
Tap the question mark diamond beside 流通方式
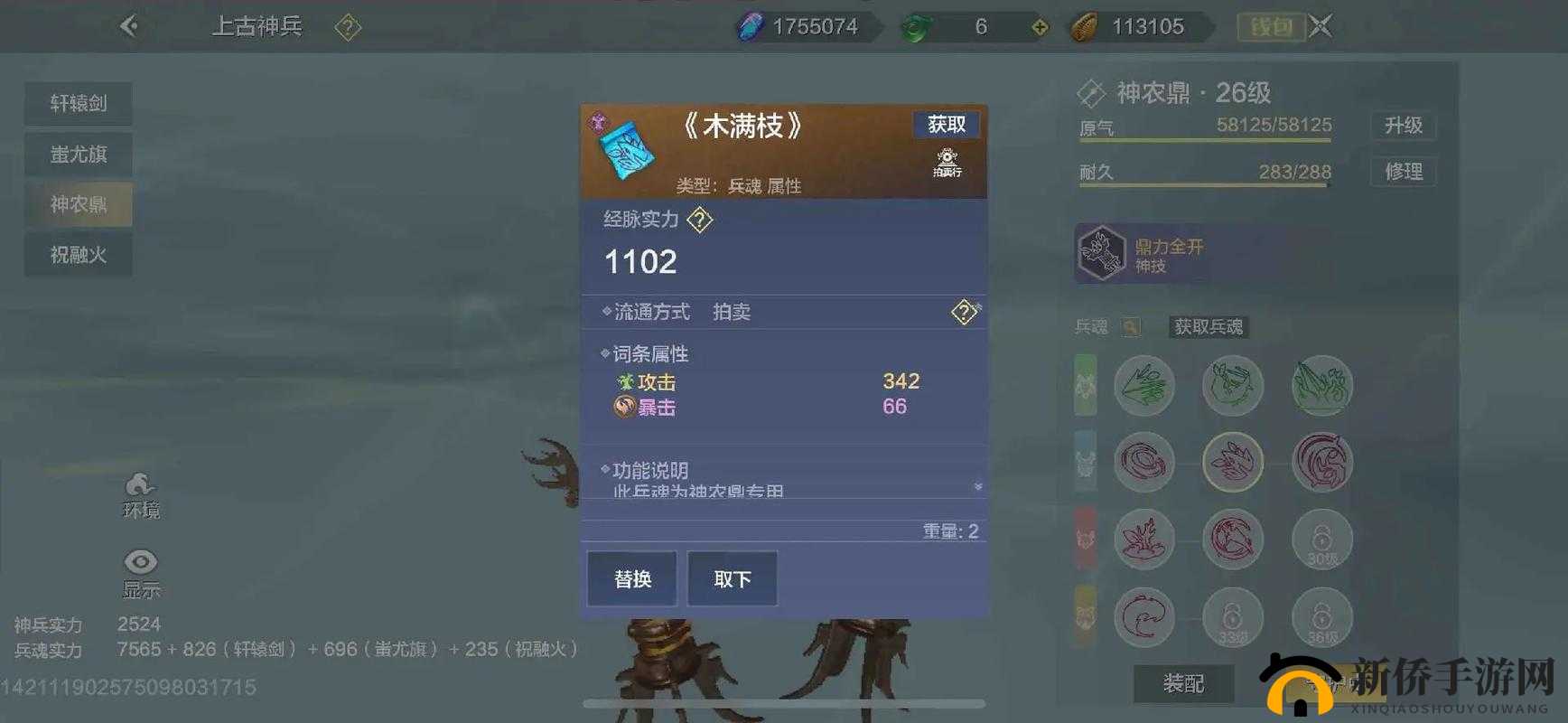[x=966, y=312]
